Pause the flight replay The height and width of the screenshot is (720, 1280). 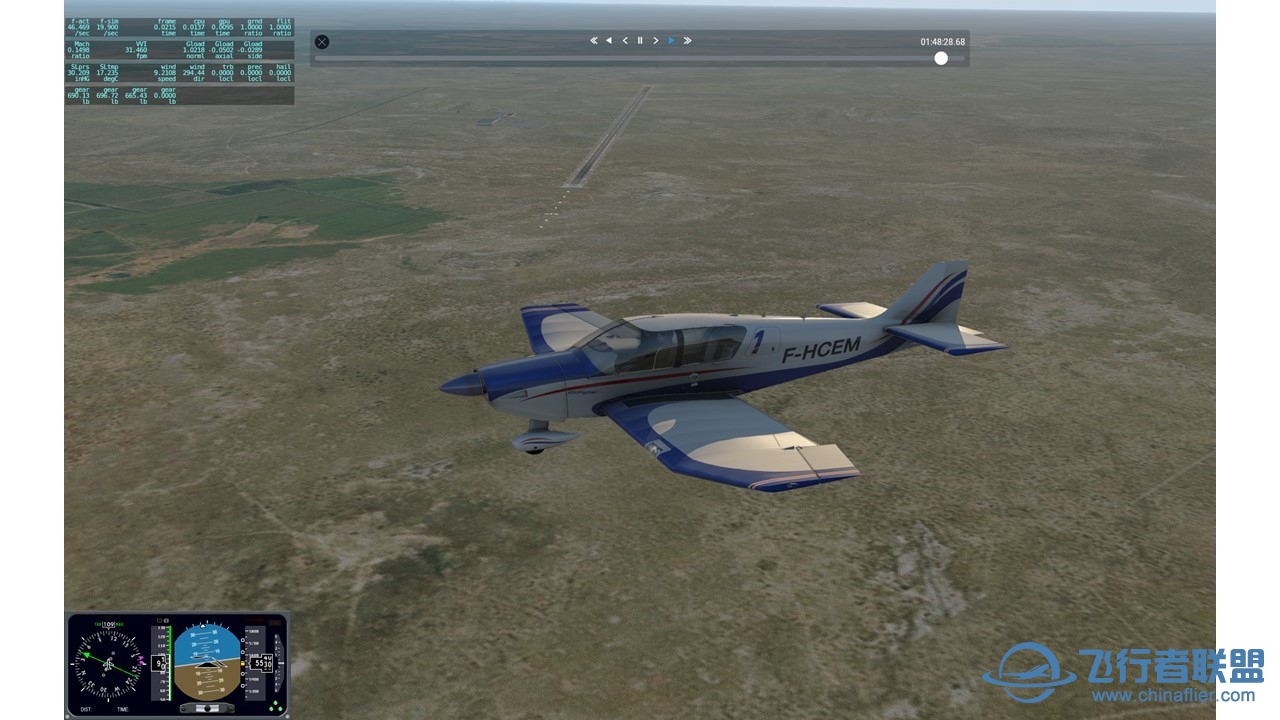[640, 41]
